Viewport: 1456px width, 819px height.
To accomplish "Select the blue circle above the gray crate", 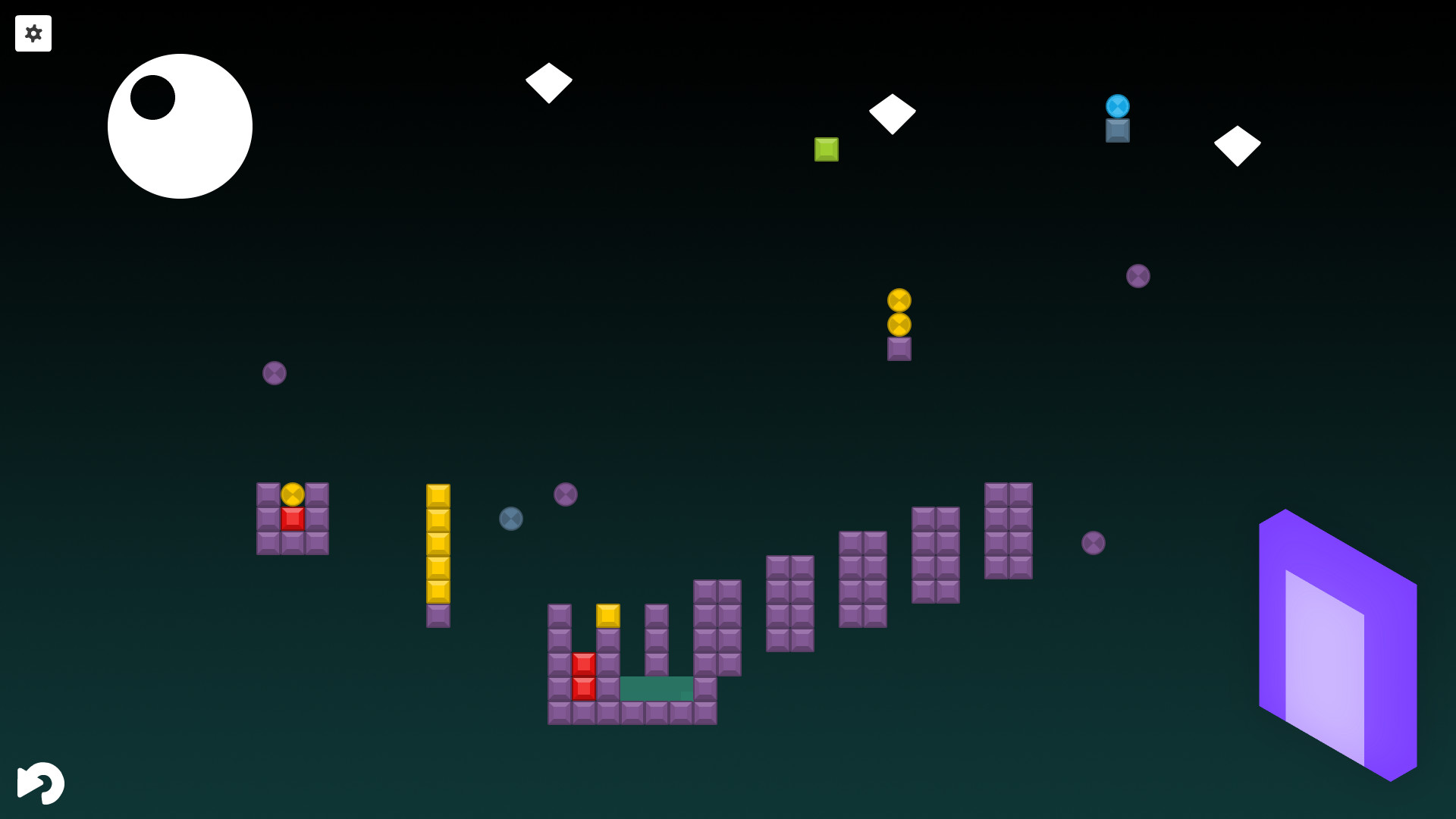I will [1117, 105].
